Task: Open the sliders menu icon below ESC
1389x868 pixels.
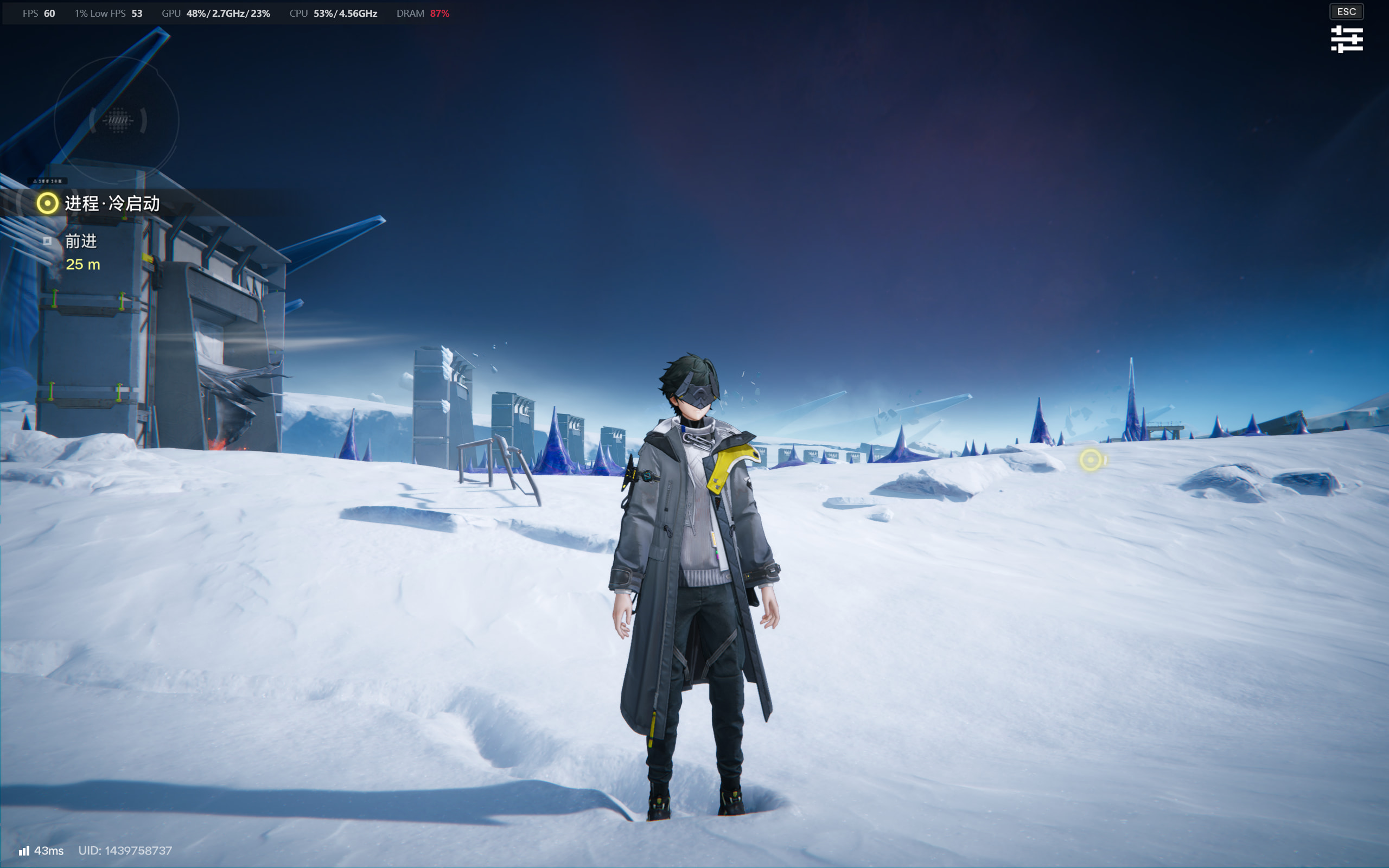Action: [1346, 39]
